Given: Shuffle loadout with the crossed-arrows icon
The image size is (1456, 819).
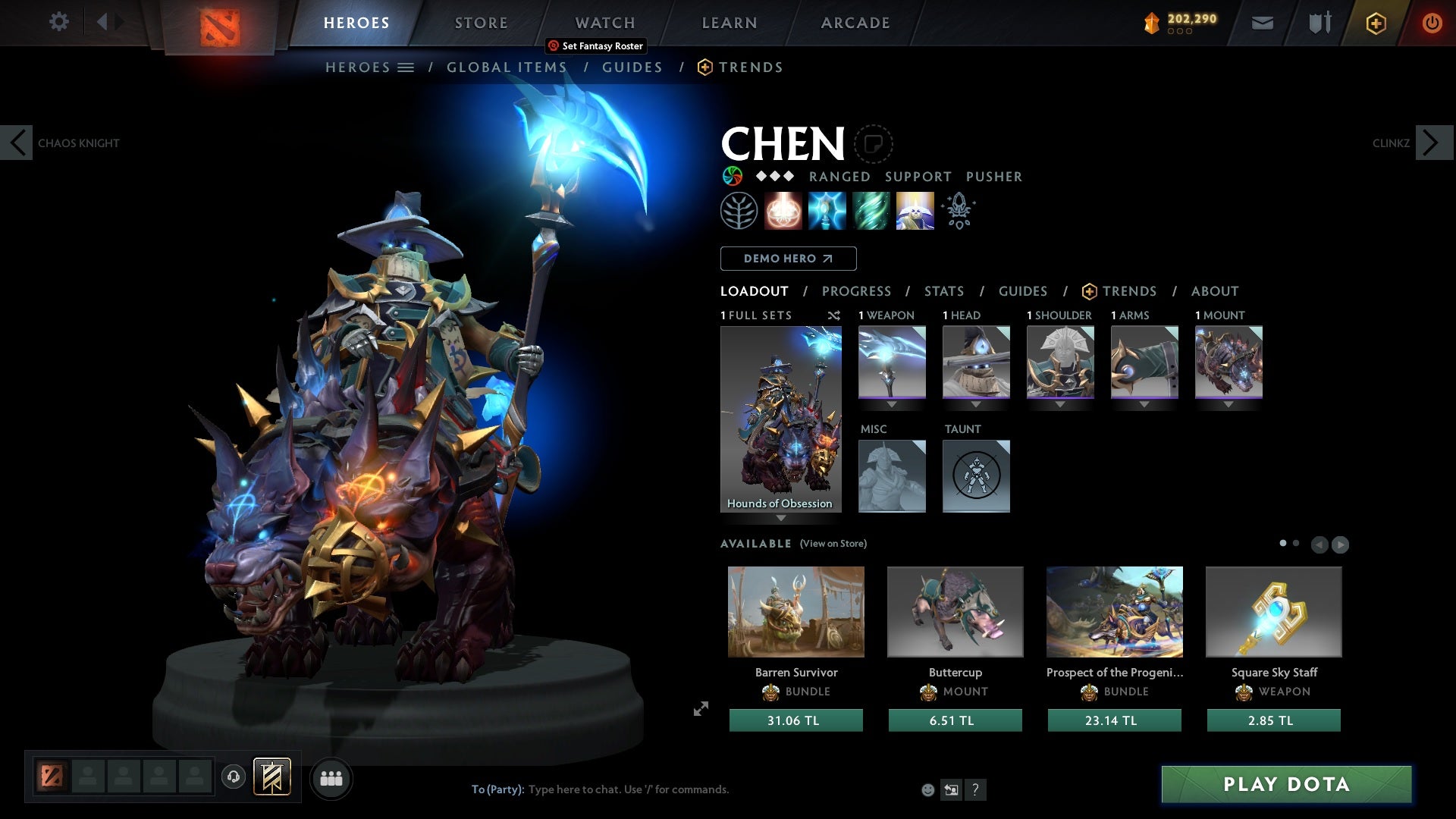Looking at the screenshot, I should [x=834, y=315].
